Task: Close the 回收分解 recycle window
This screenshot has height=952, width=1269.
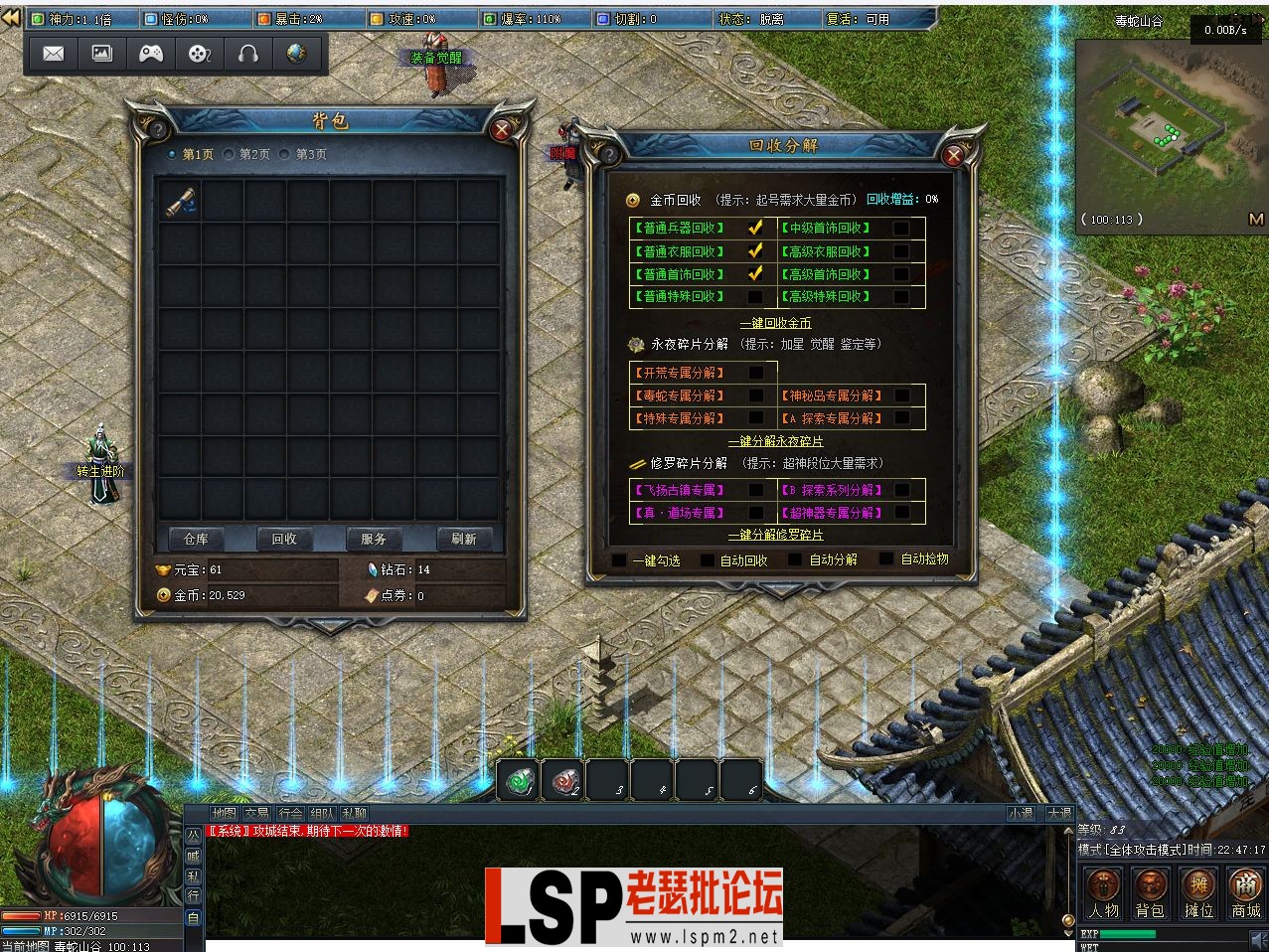Action: click(953, 155)
